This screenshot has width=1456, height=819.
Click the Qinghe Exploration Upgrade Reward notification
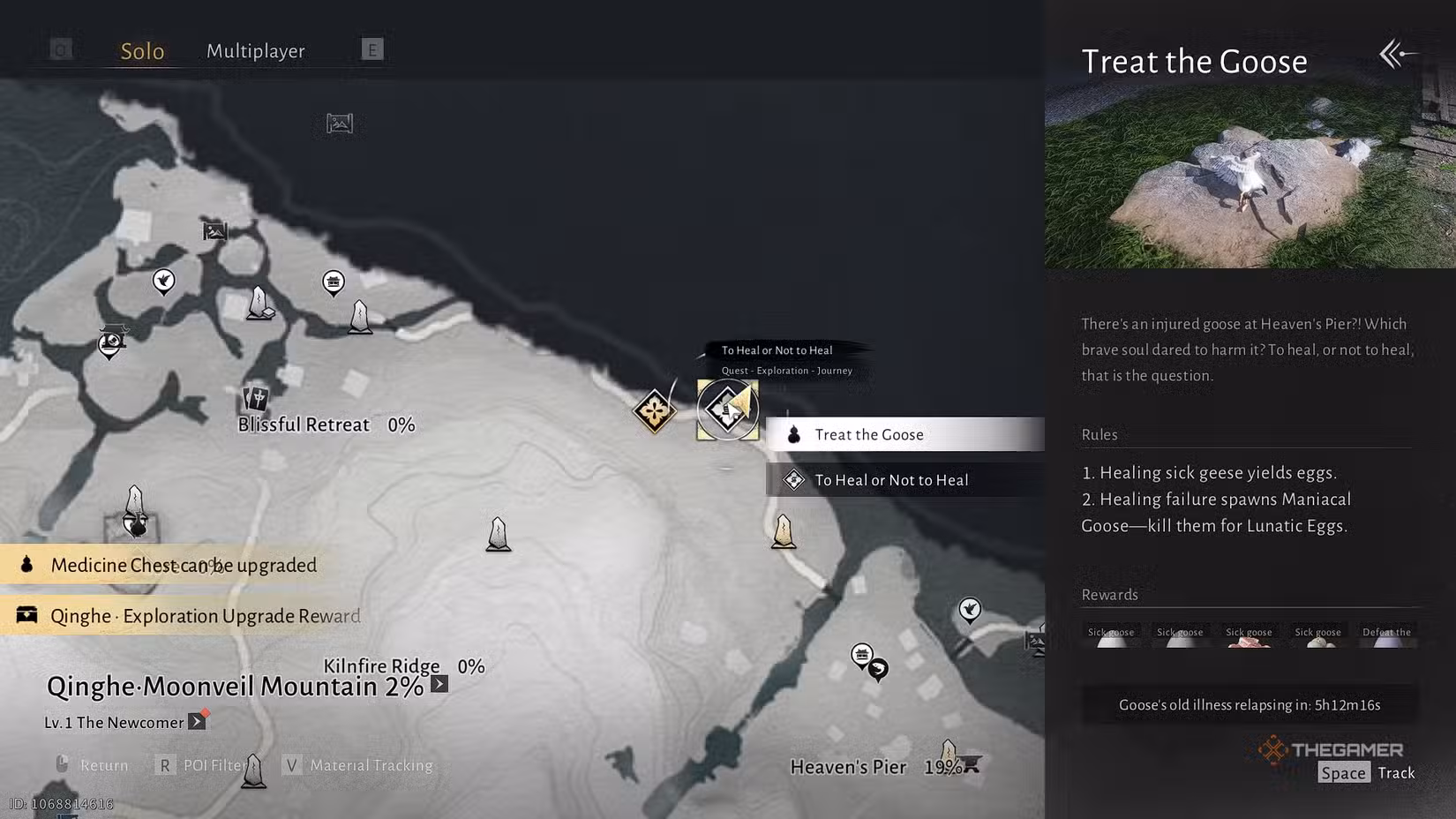[x=187, y=615]
